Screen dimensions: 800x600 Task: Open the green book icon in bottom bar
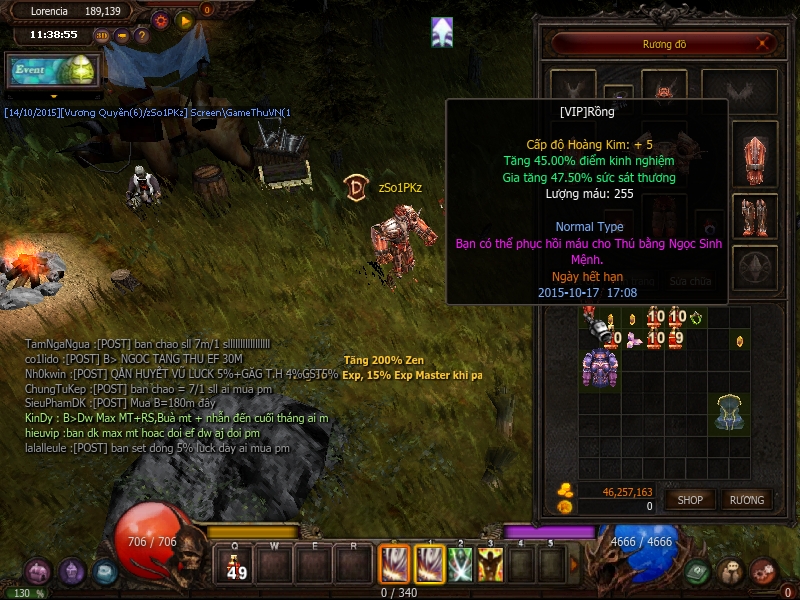click(x=699, y=572)
